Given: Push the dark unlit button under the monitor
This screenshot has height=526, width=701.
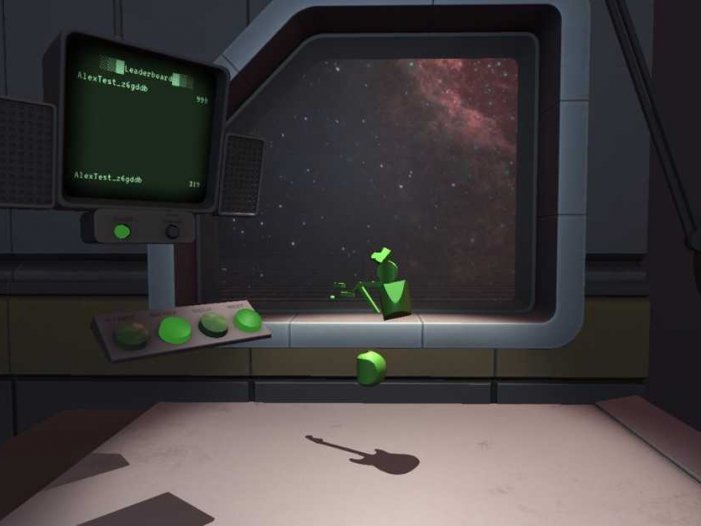Looking at the screenshot, I should [x=172, y=230].
